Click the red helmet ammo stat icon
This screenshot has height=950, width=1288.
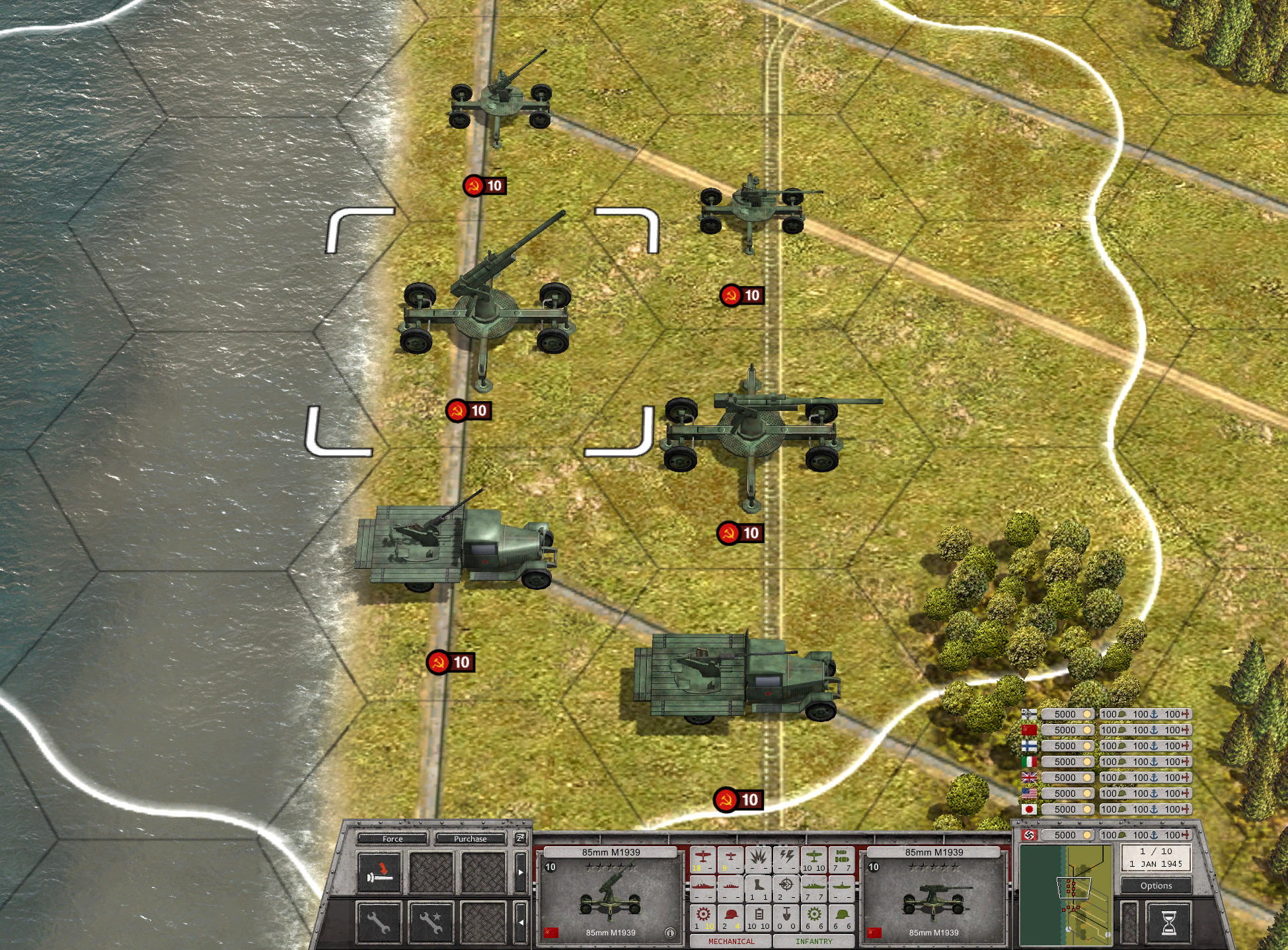pos(731,915)
